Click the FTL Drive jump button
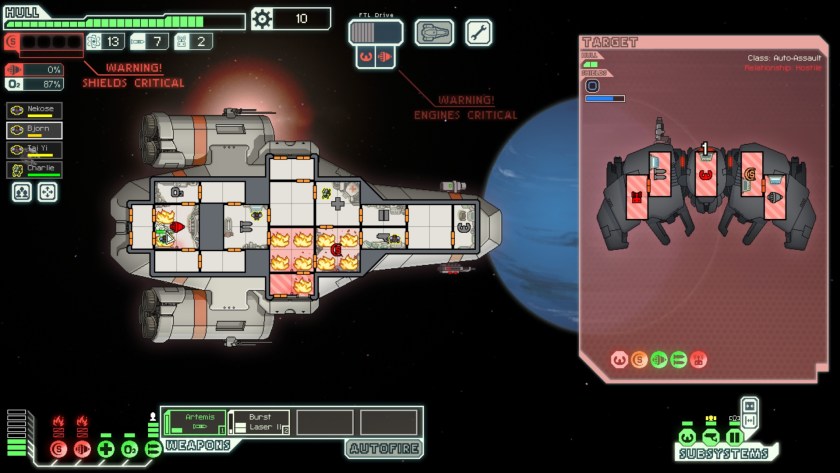Screen dimensions: 840x473 tap(375, 32)
